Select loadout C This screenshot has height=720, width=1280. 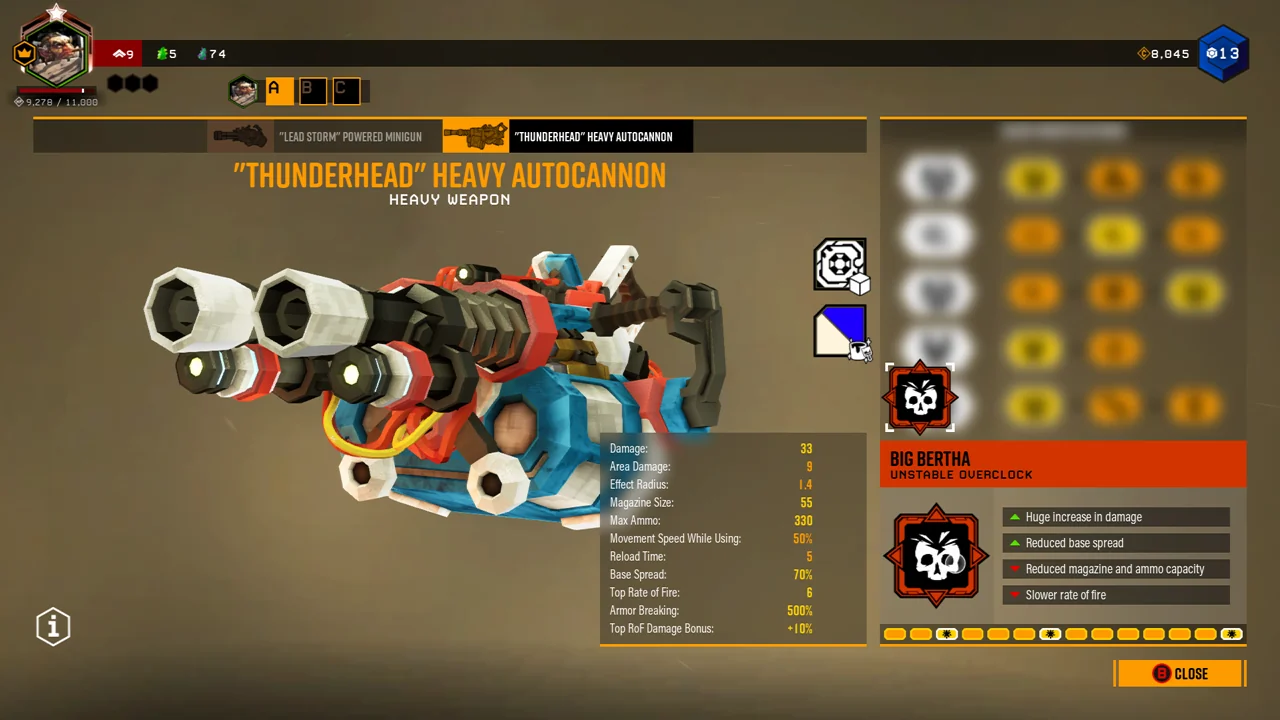point(345,91)
